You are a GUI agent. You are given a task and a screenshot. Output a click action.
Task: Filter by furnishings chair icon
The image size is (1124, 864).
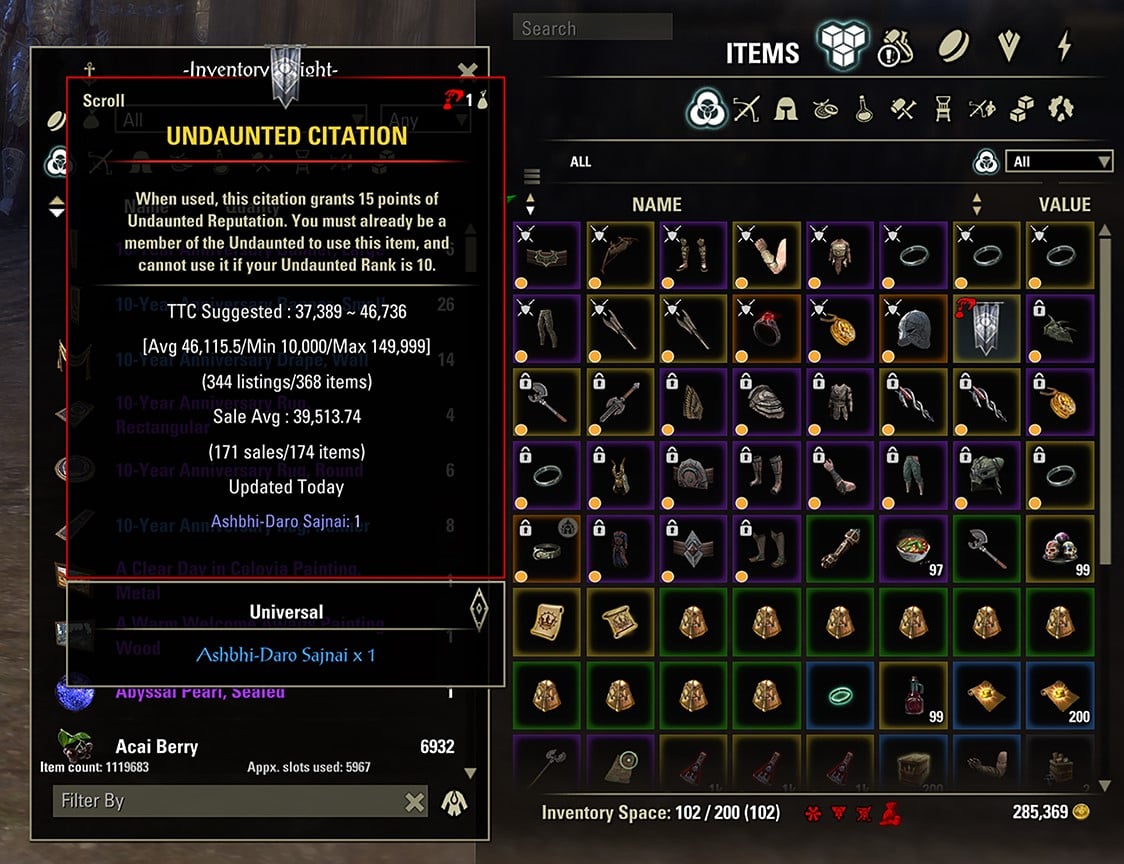pos(942,108)
